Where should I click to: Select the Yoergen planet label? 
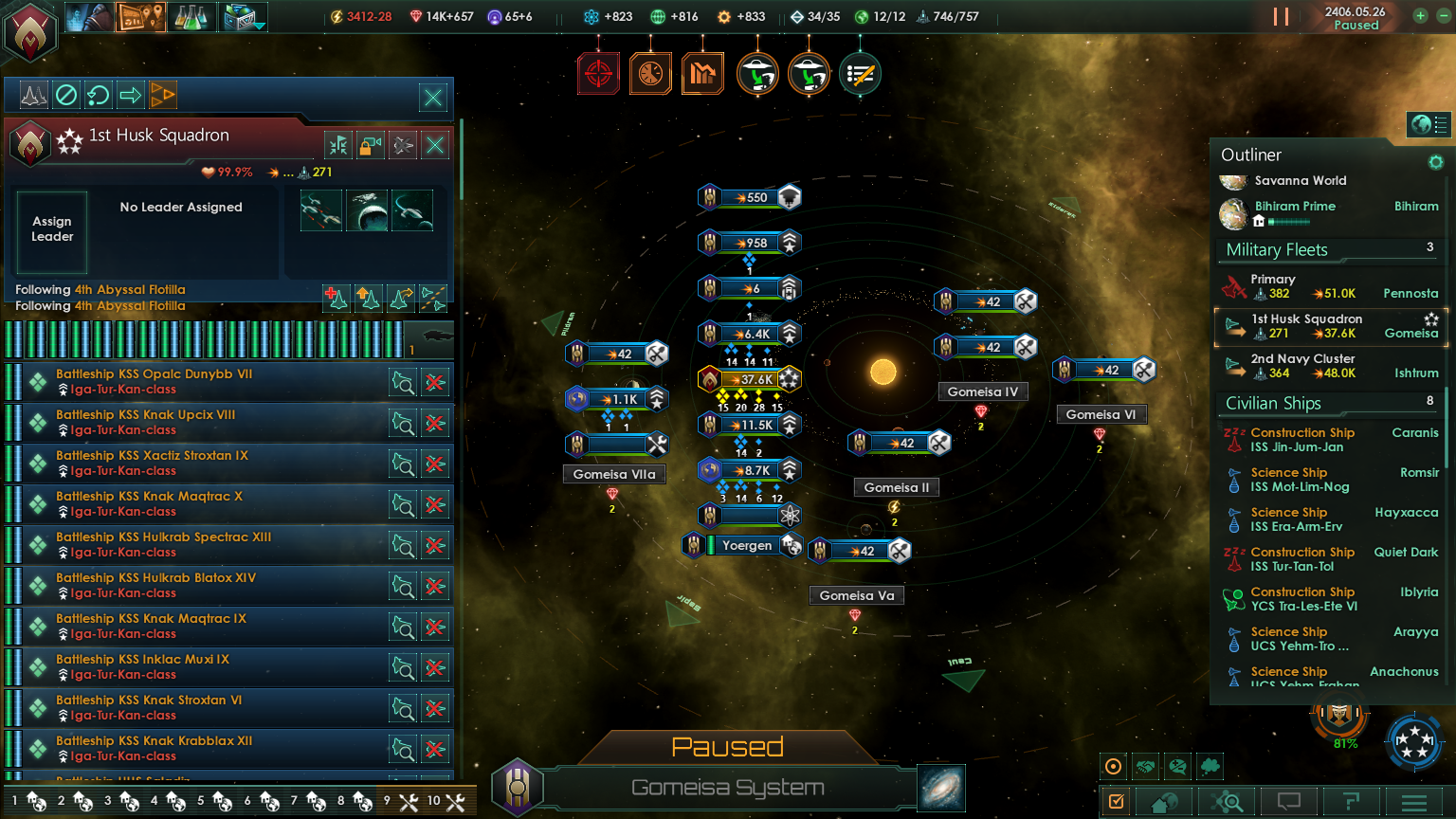tap(746, 545)
